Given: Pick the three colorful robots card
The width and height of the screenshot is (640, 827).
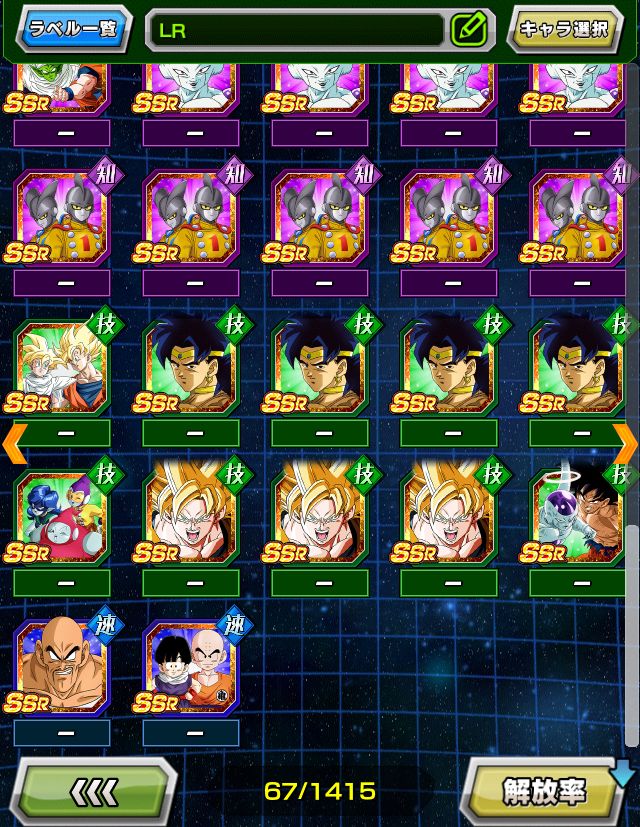Looking at the screenshot, I should point(62,517).
